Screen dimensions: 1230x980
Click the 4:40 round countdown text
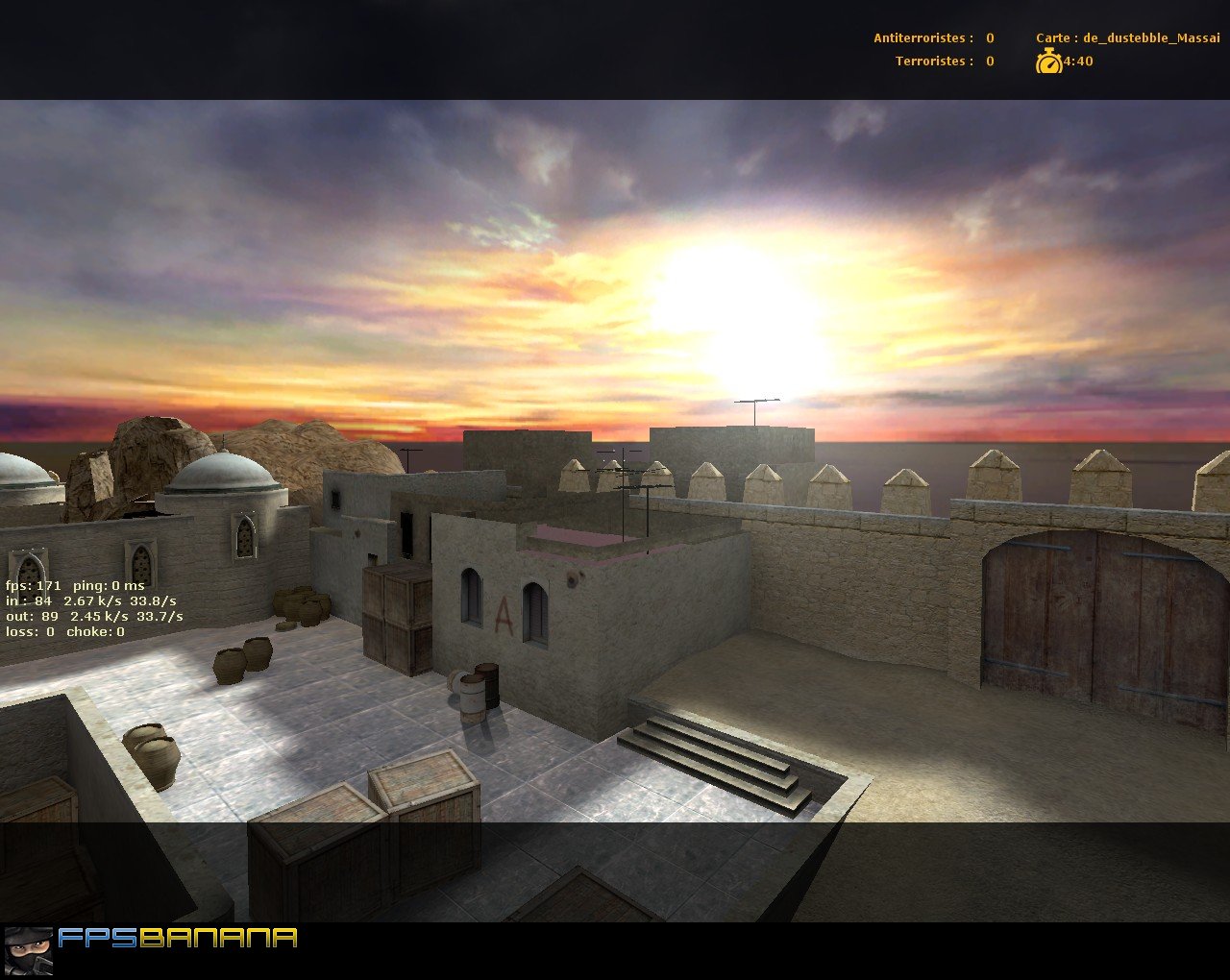click(x=1076, y=61)
